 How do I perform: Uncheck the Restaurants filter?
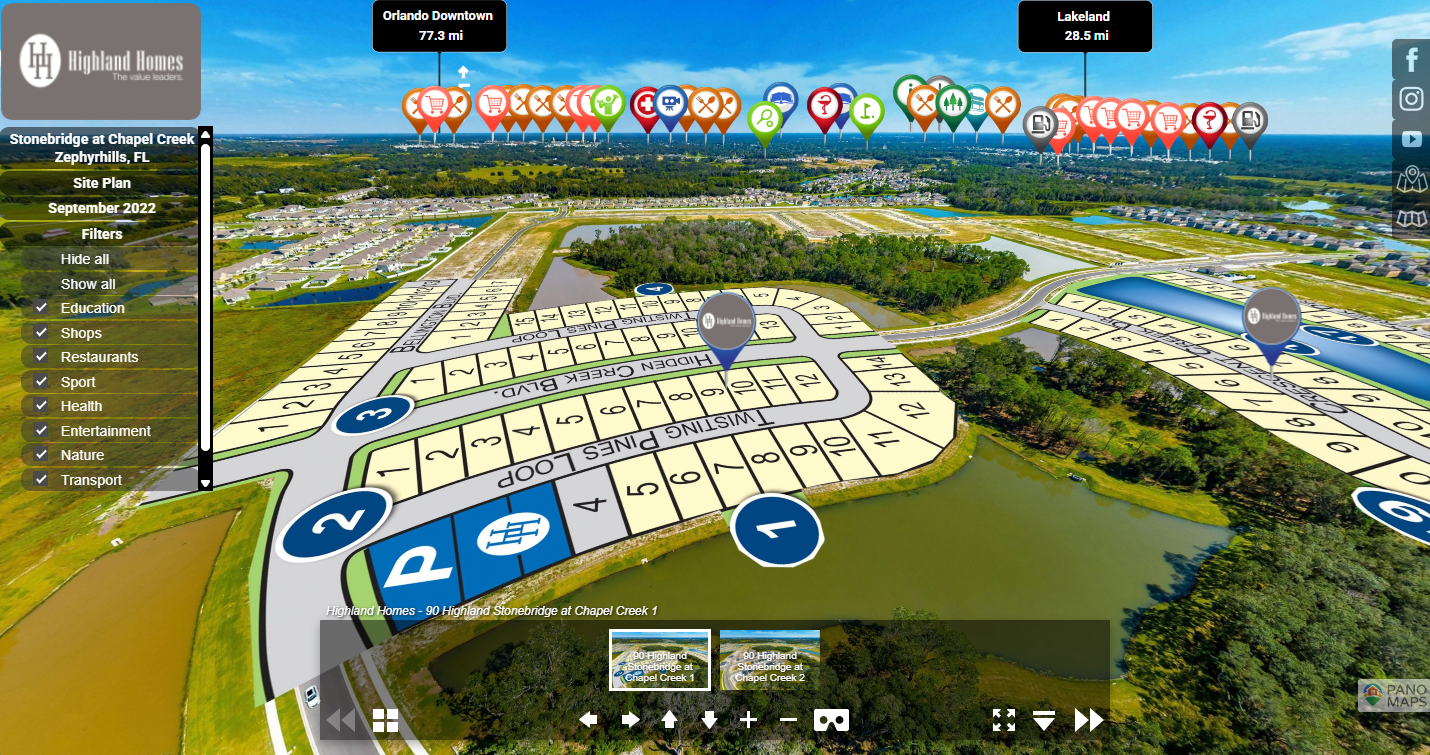(41, 357)
